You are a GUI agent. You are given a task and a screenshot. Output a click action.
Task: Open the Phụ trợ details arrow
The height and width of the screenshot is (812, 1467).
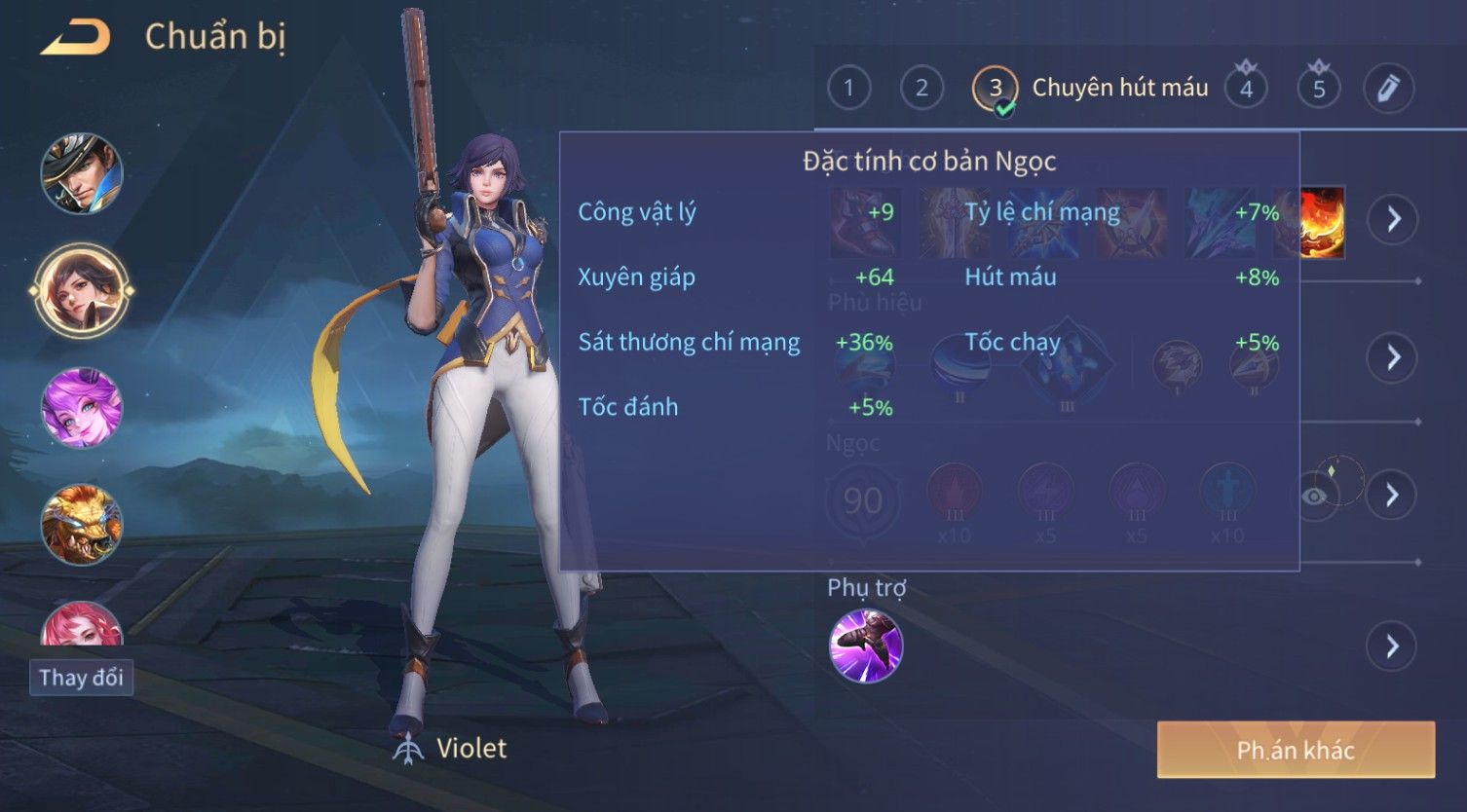pos(1393,646)
